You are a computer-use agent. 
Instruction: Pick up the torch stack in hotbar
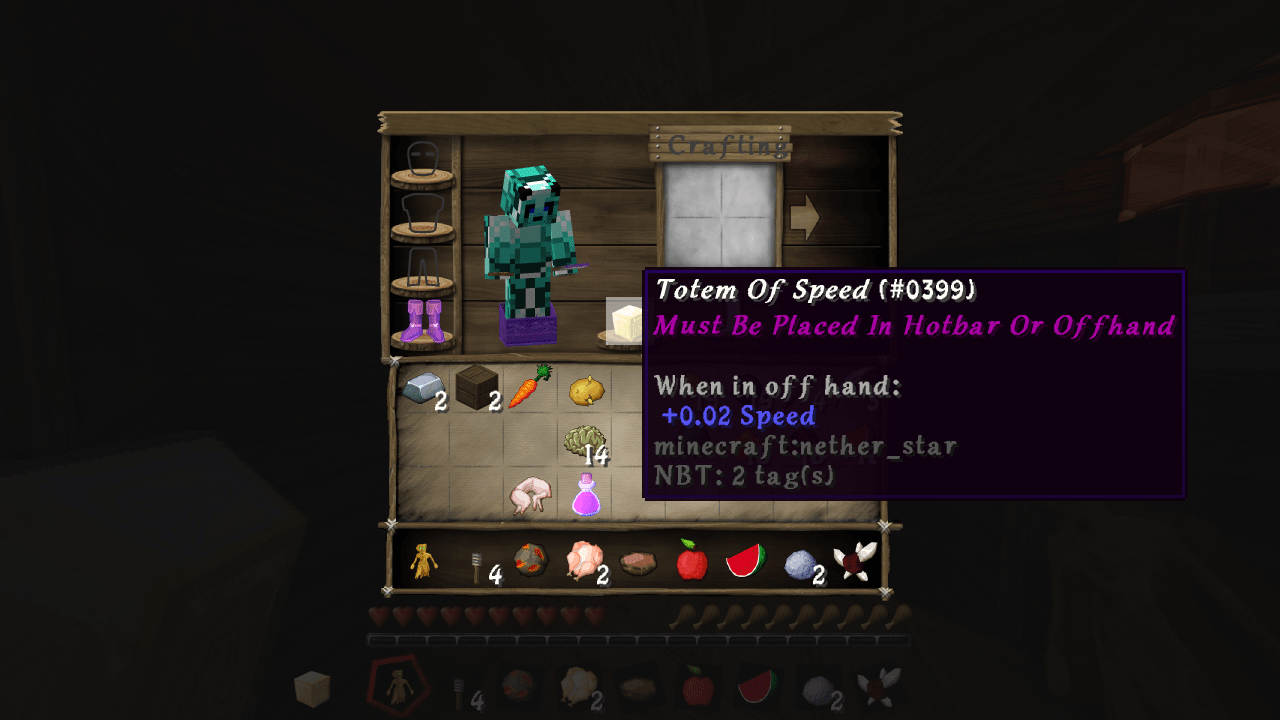click(477, 565)
